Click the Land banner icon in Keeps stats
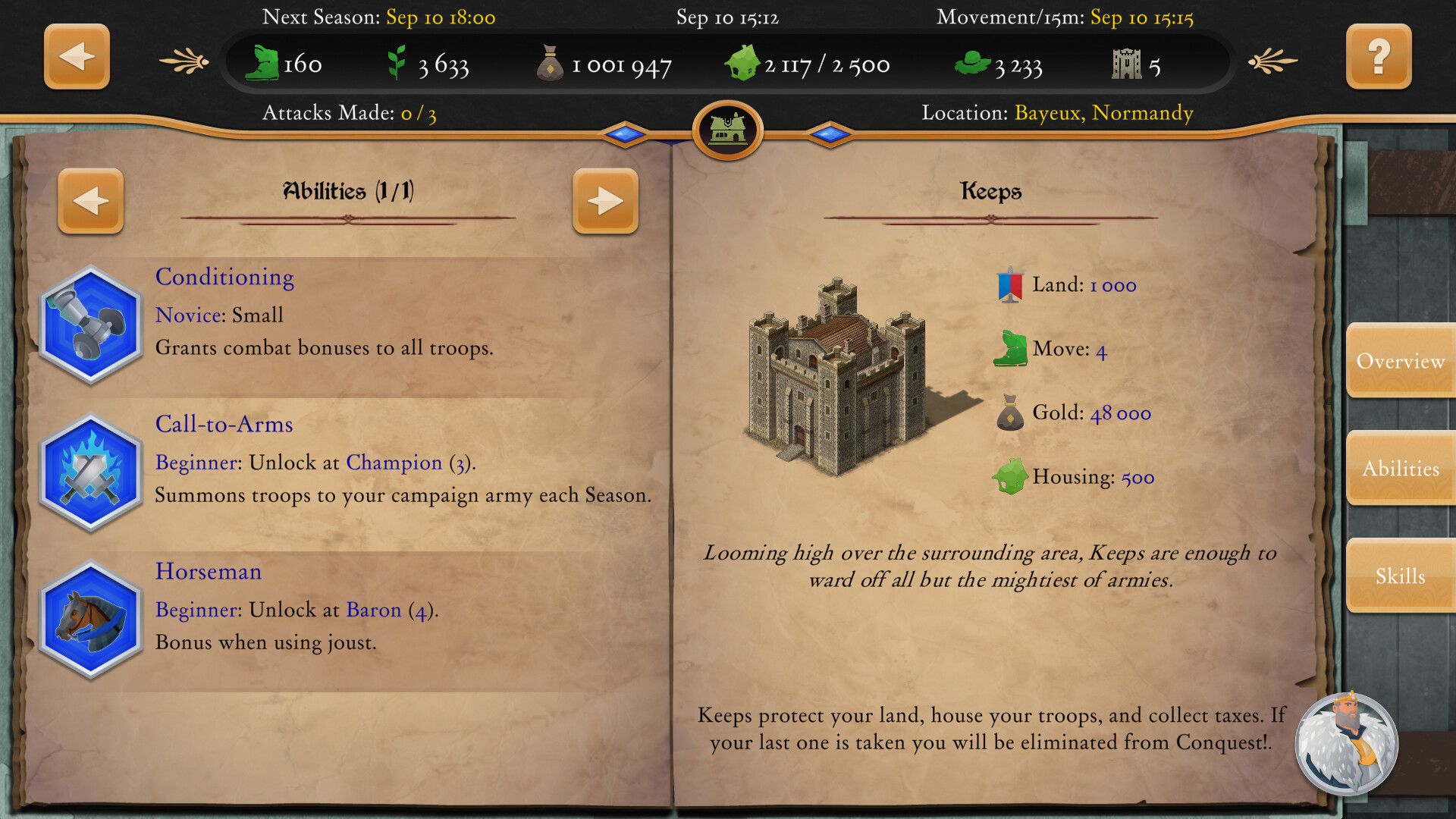This screenshot has width=1456, height=819. pyautogui.click(x=1012, y=284)
